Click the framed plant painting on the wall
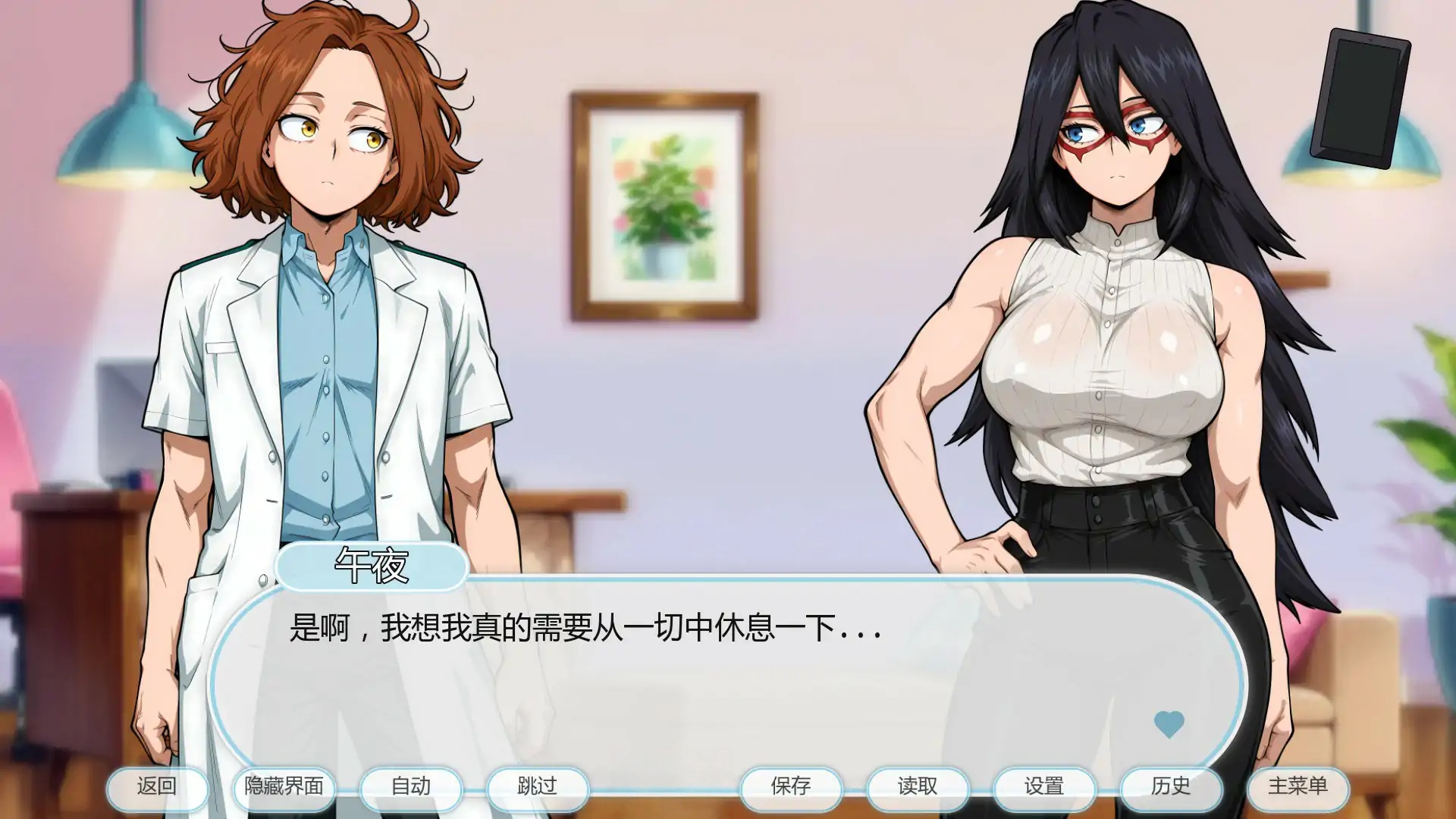 (x=665, y=205)
